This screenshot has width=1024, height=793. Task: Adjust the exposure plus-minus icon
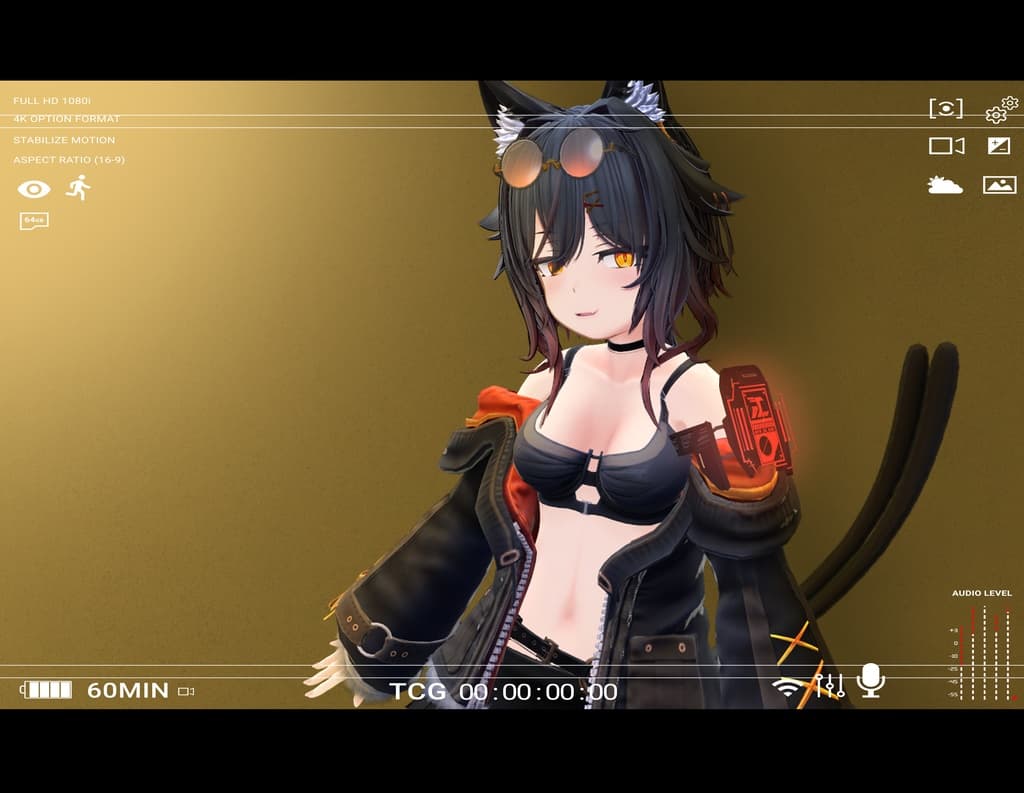point(999,146)
